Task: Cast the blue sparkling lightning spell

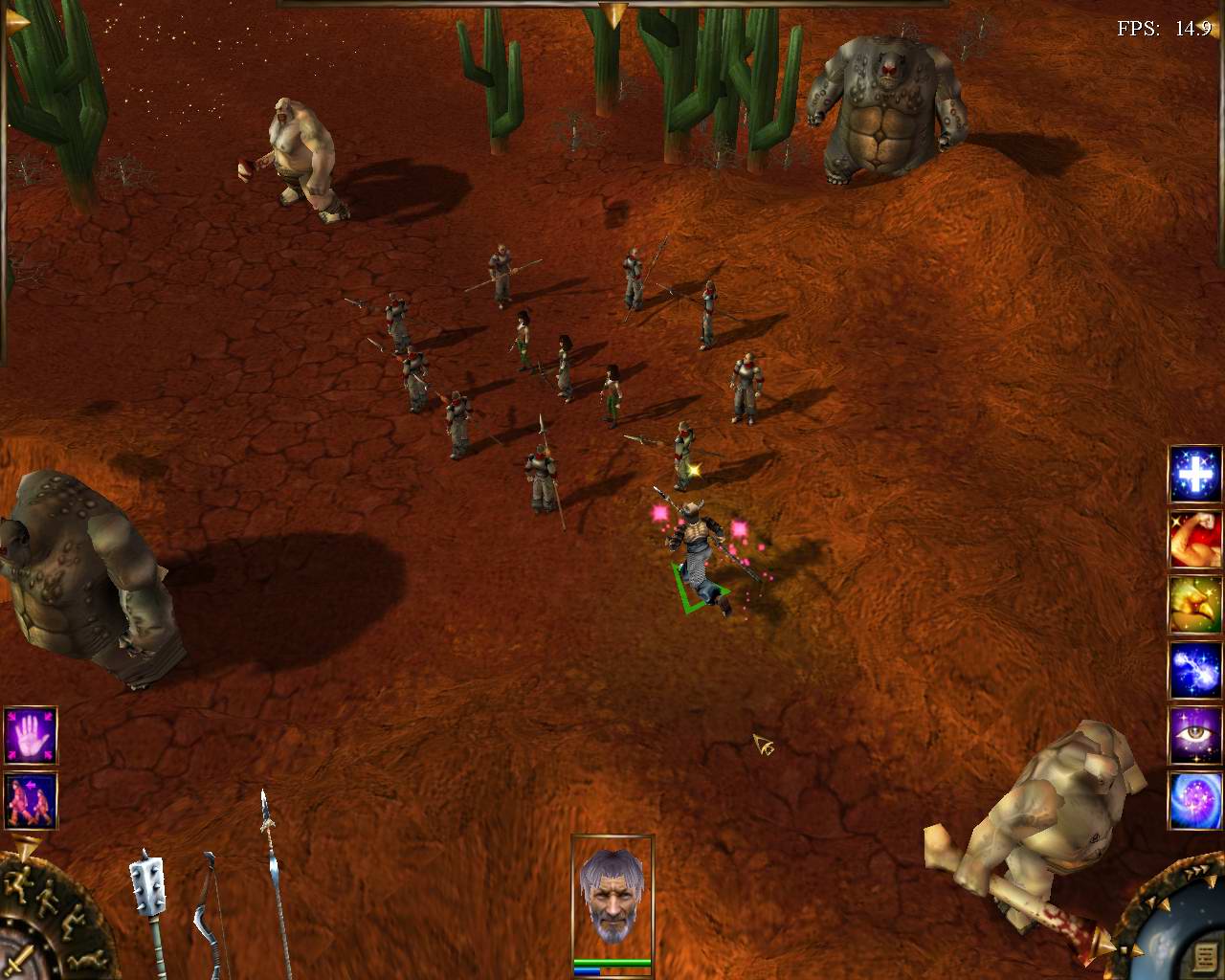Action: tap(1194, 670)
